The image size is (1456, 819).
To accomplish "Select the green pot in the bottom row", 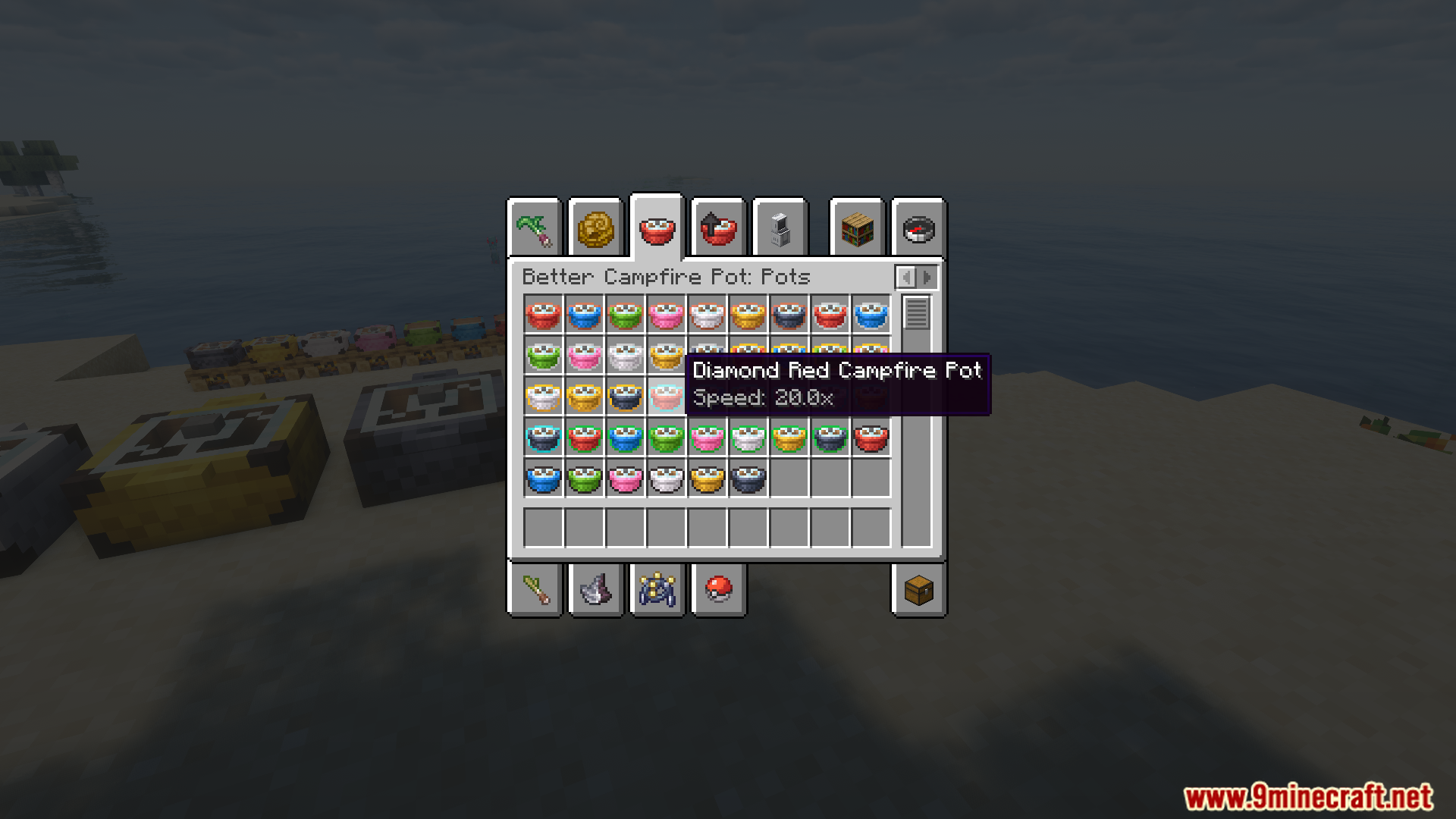I will (x=584, y=479).
